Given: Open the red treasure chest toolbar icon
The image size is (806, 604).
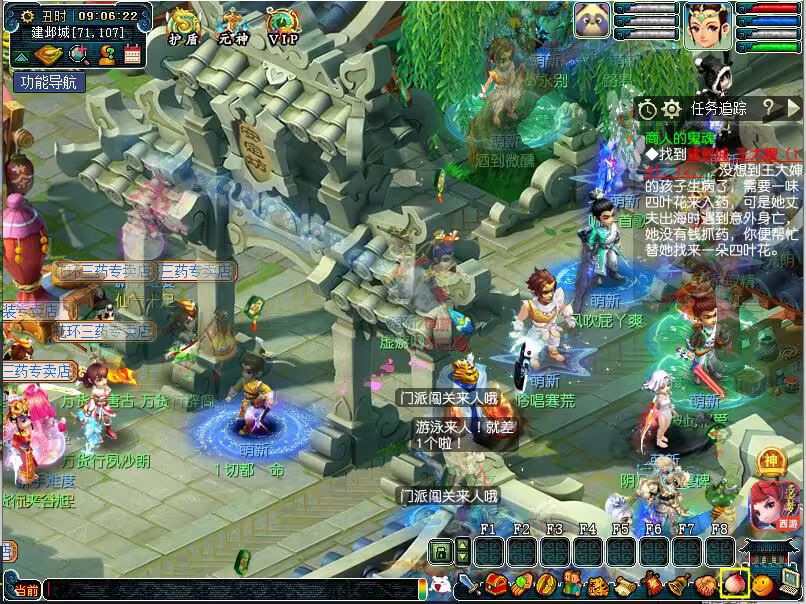Looking at the screenshot, I should pos(496,584).
